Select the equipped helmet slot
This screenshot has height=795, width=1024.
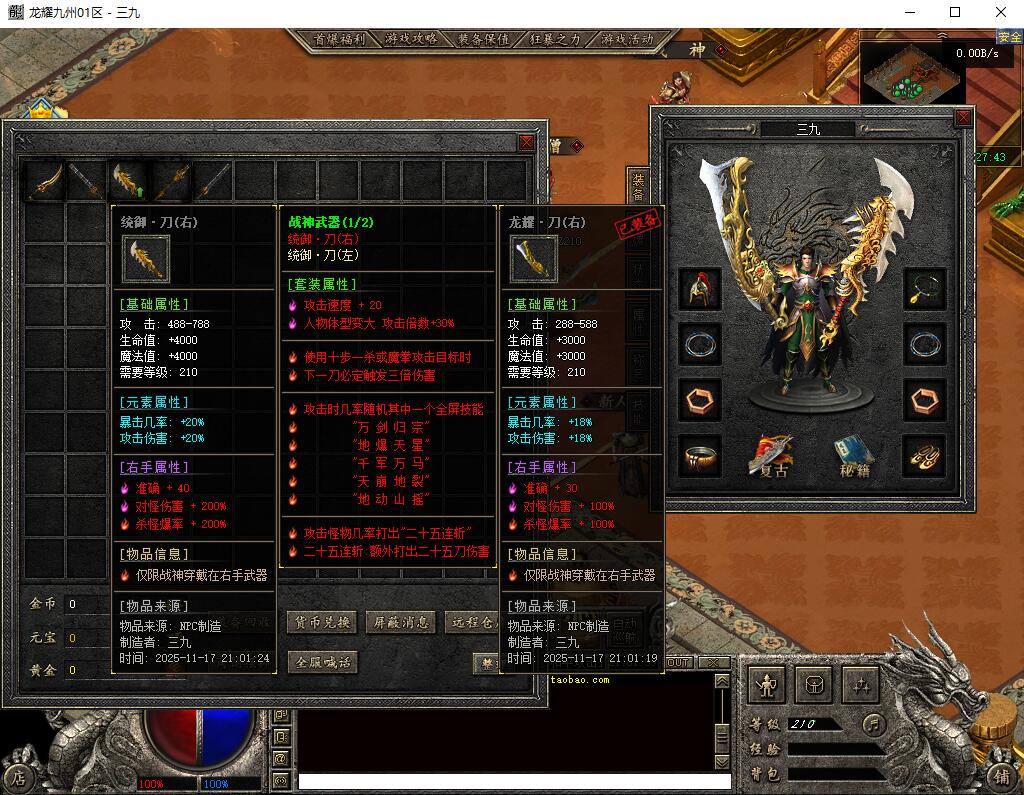[x=700, y=288]
